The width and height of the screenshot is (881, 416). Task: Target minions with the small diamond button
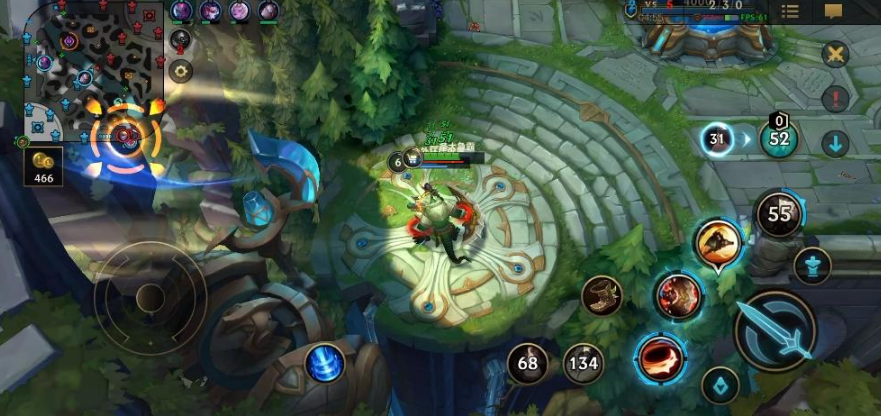(x=719, y=384)
